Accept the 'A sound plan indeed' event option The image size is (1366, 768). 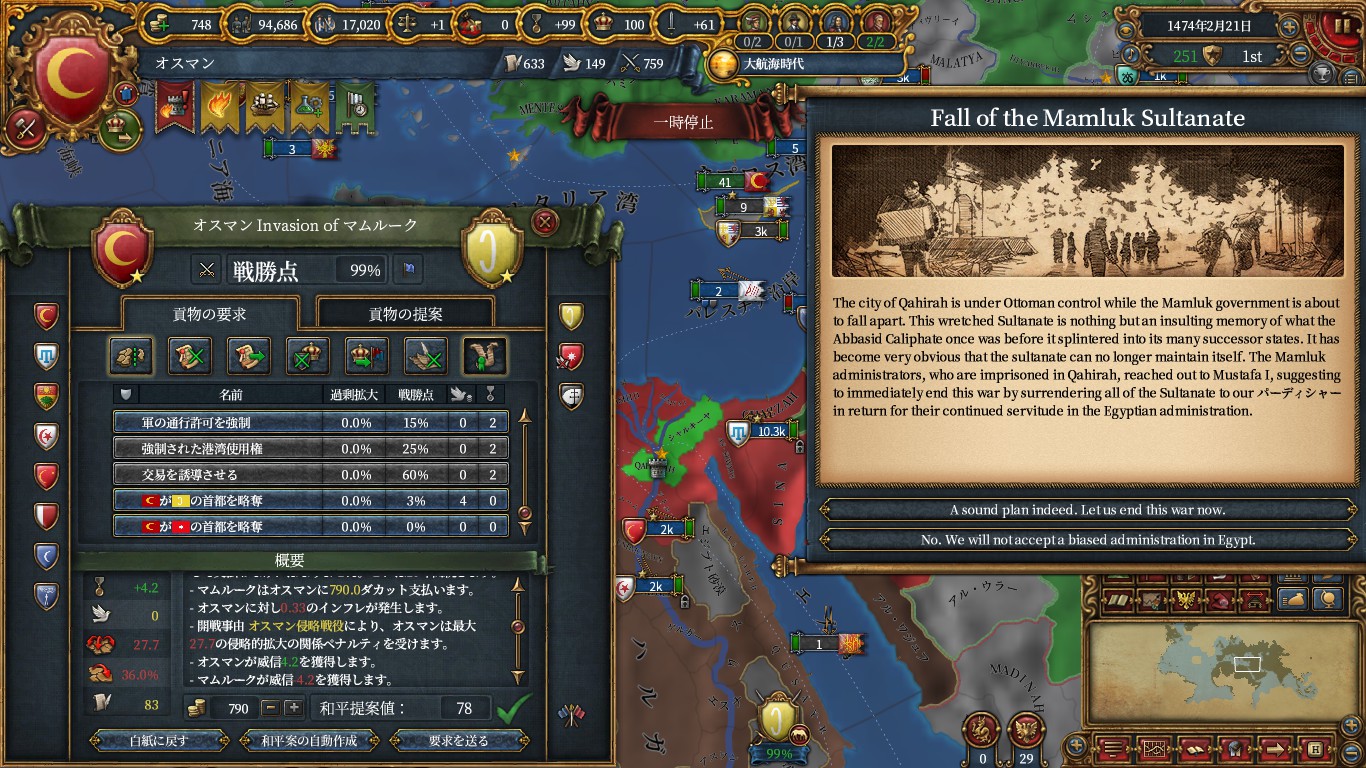[x=1086, y=510]
